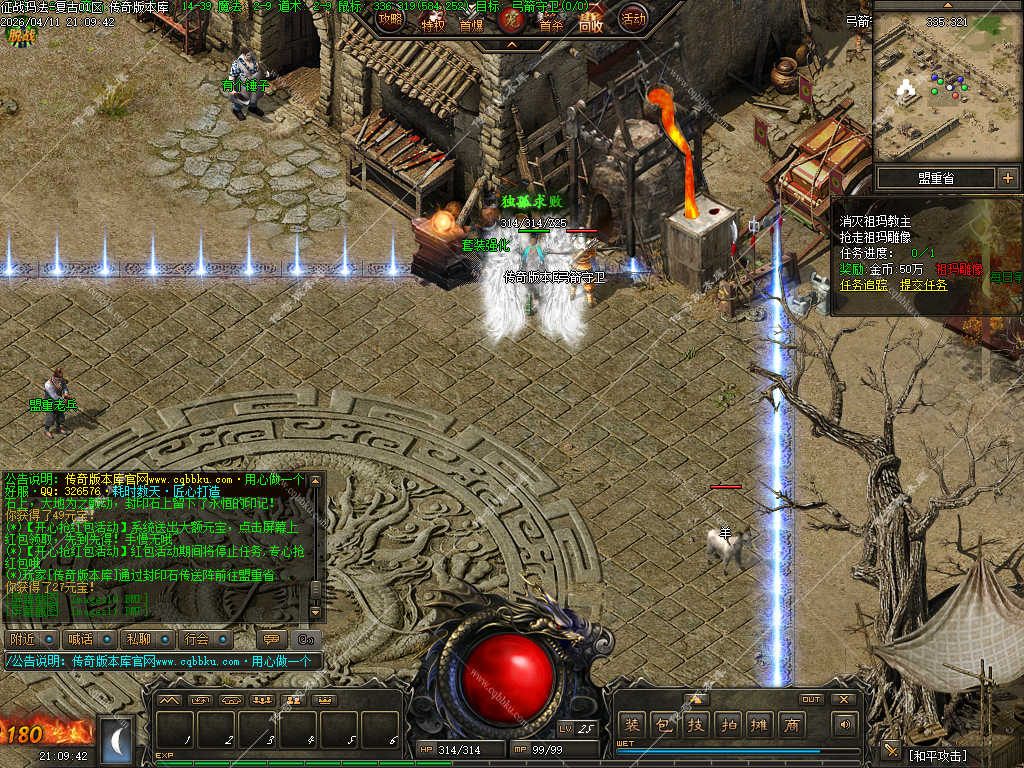
Task: Click the OUT logout button
Action: click(x=810, y=699)
